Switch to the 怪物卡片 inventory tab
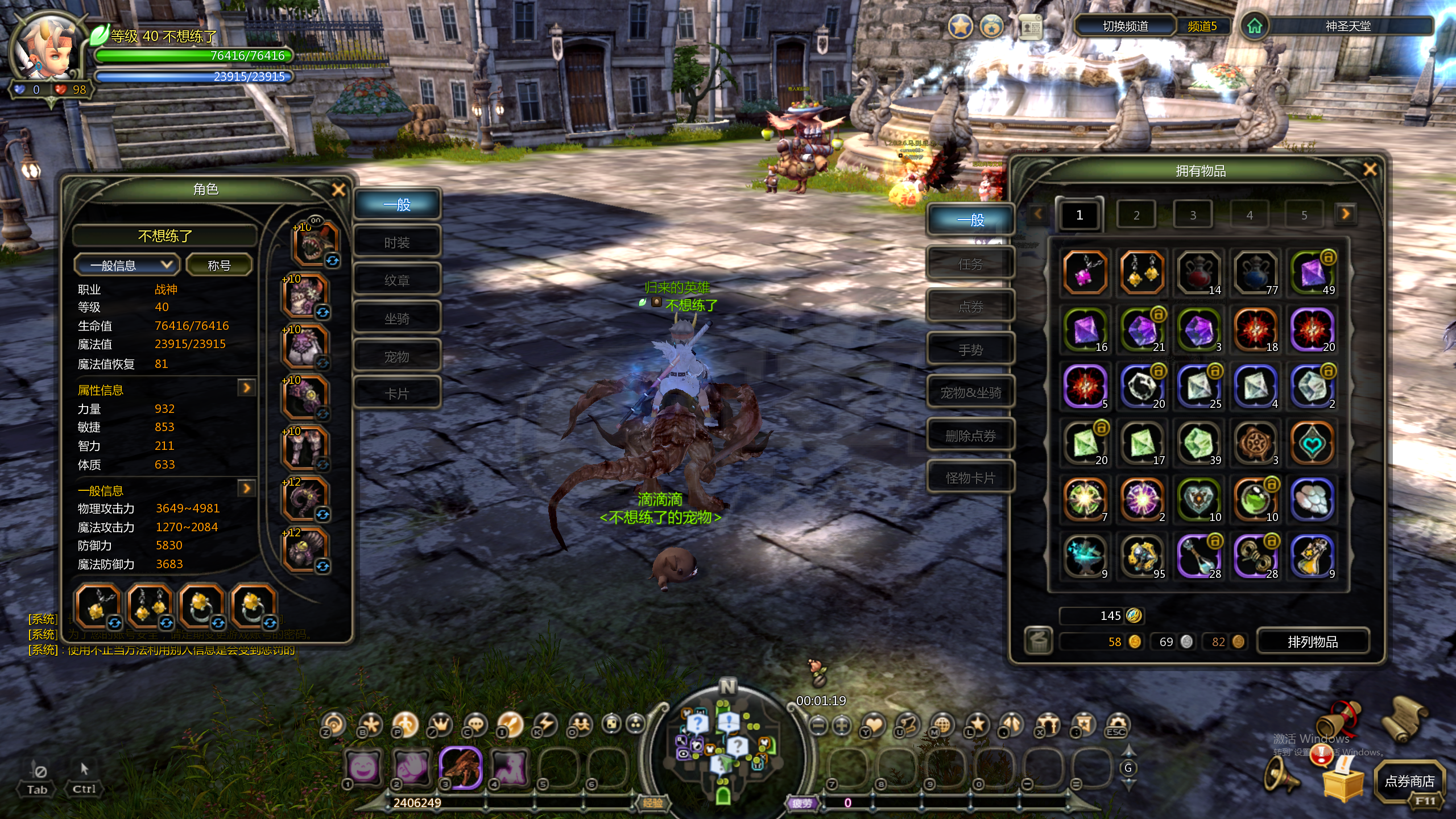Screen dimensions: 1456x819 [x=970, y=478]
